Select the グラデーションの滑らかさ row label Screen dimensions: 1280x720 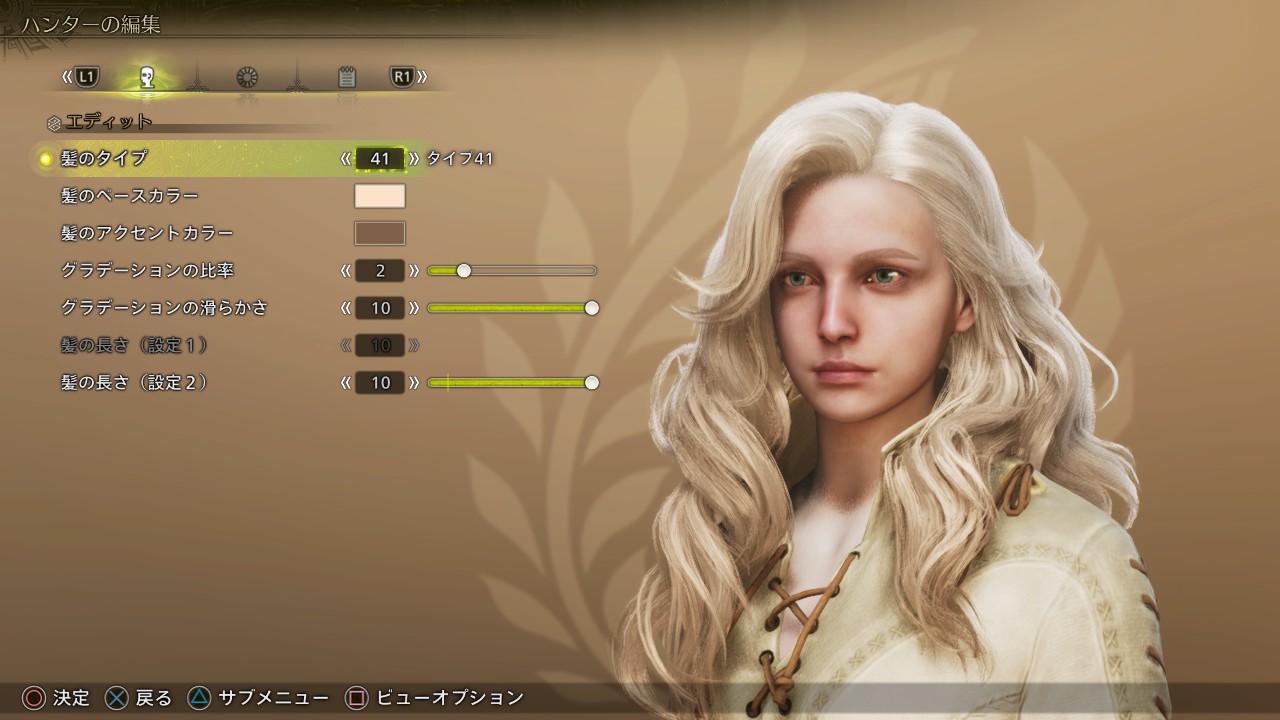[165, 308]
